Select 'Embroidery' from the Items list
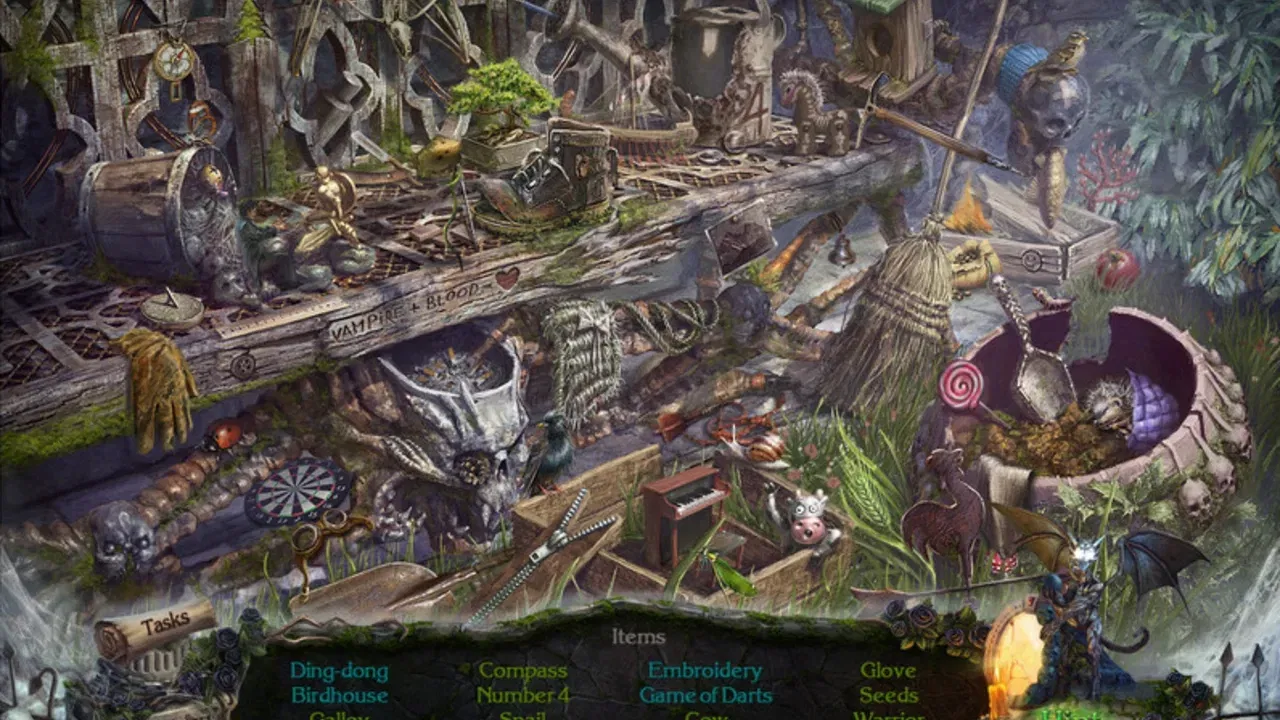This screenshot has height=720, width=1280. tap(703, 670)
